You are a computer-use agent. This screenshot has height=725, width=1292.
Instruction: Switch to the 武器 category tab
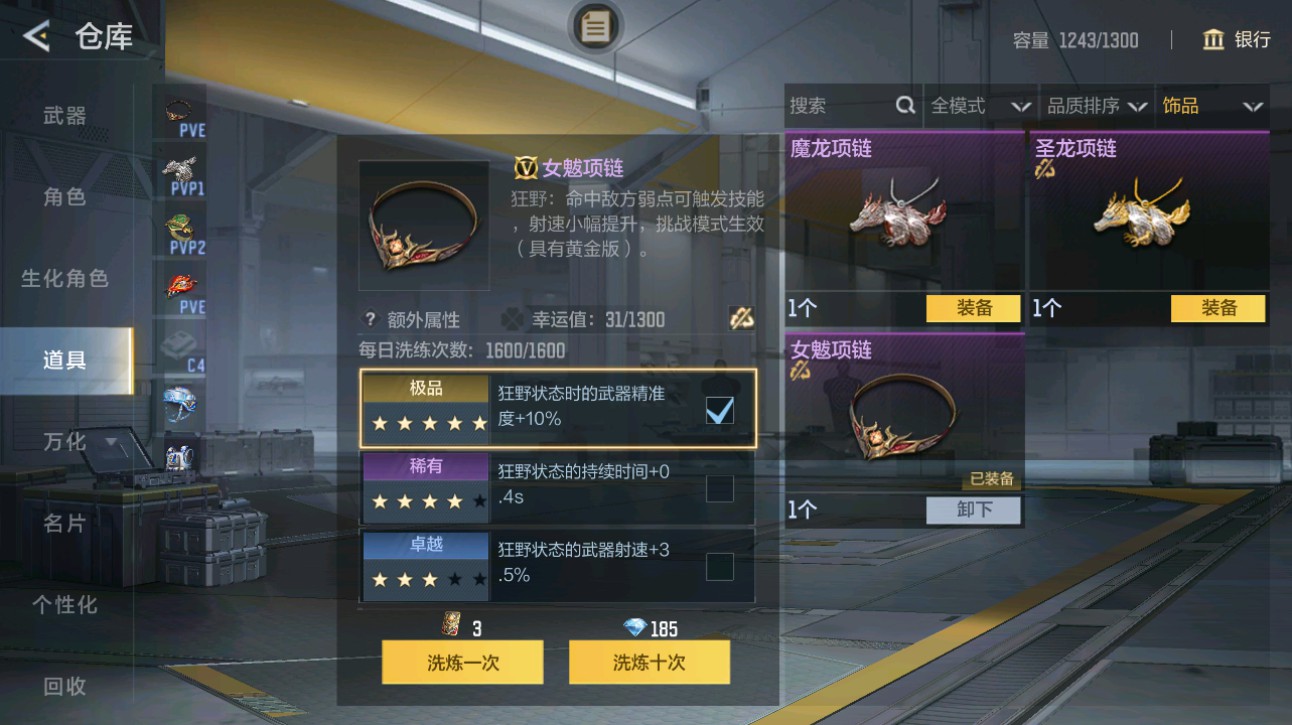[66, 116]
